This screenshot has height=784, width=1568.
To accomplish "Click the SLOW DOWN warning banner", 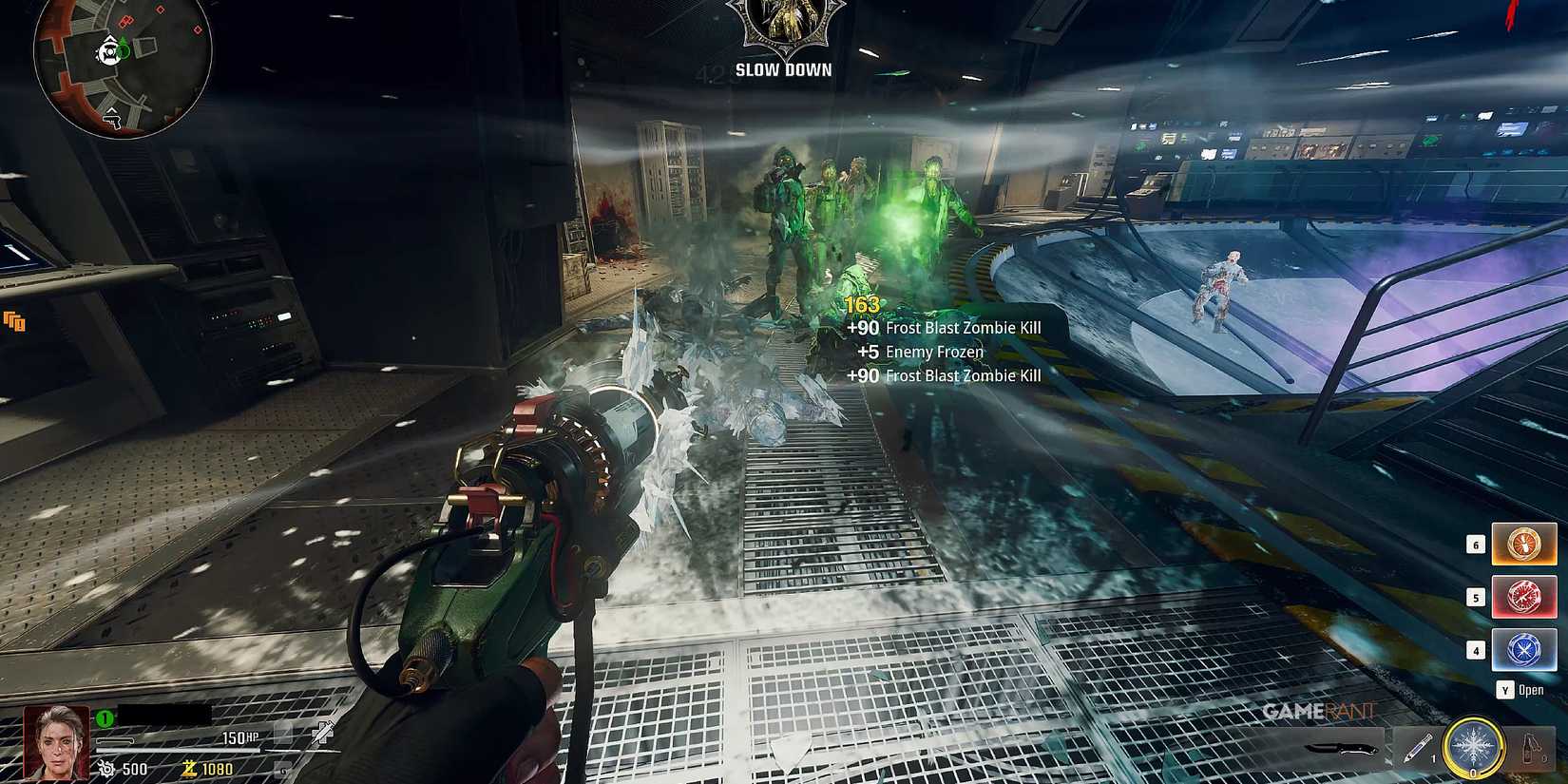I will click(782, 68).
